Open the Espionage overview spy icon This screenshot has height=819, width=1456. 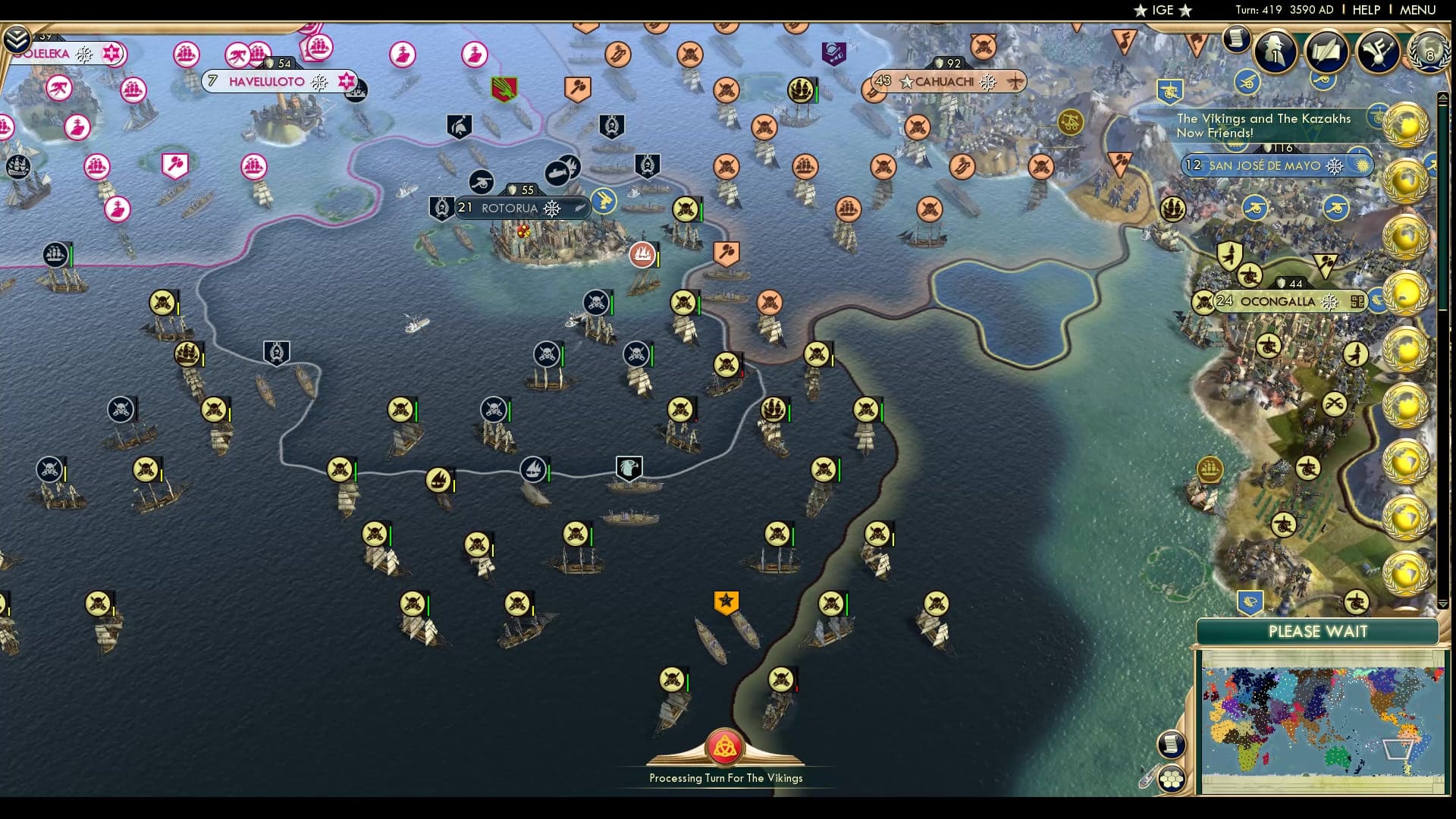1275,49
